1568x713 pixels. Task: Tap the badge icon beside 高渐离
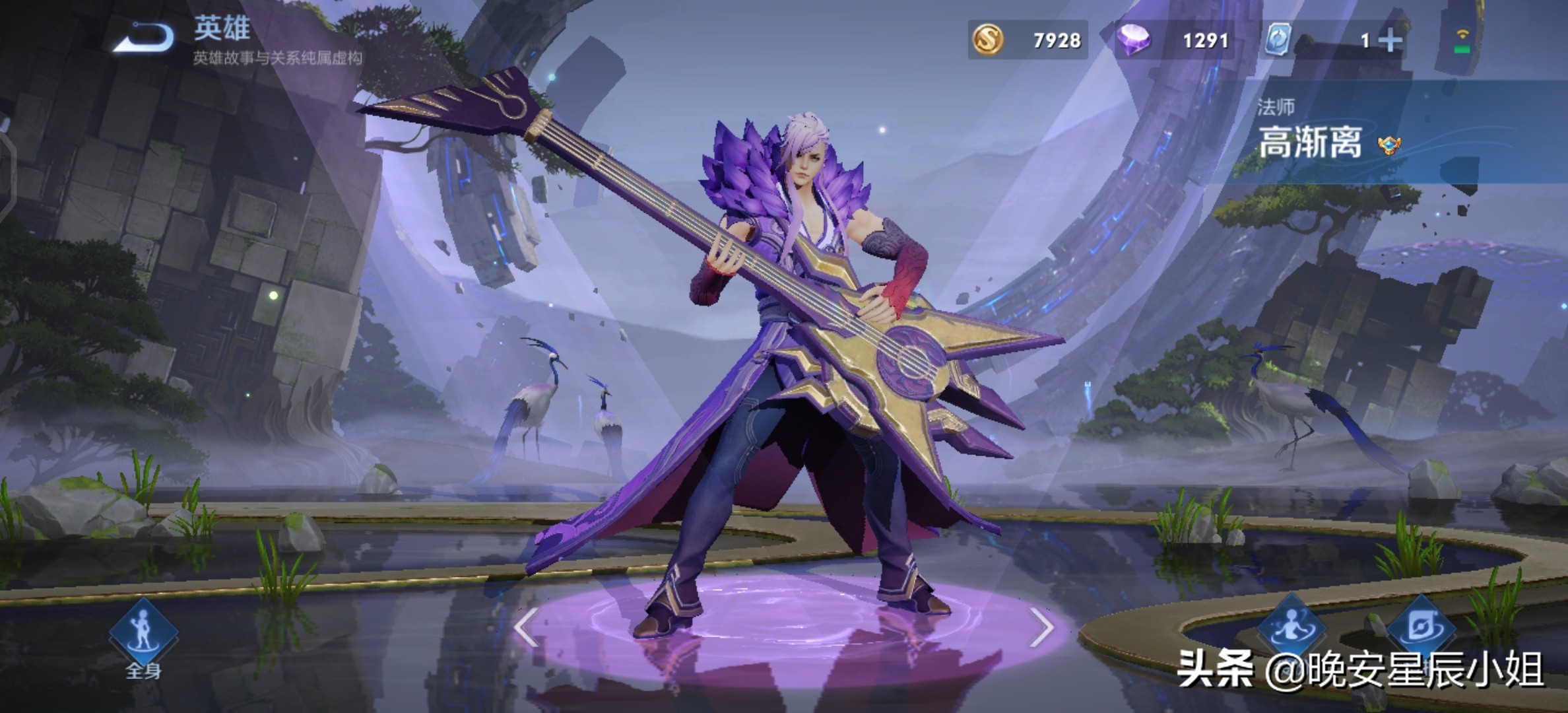click(x=1389, y=145)
